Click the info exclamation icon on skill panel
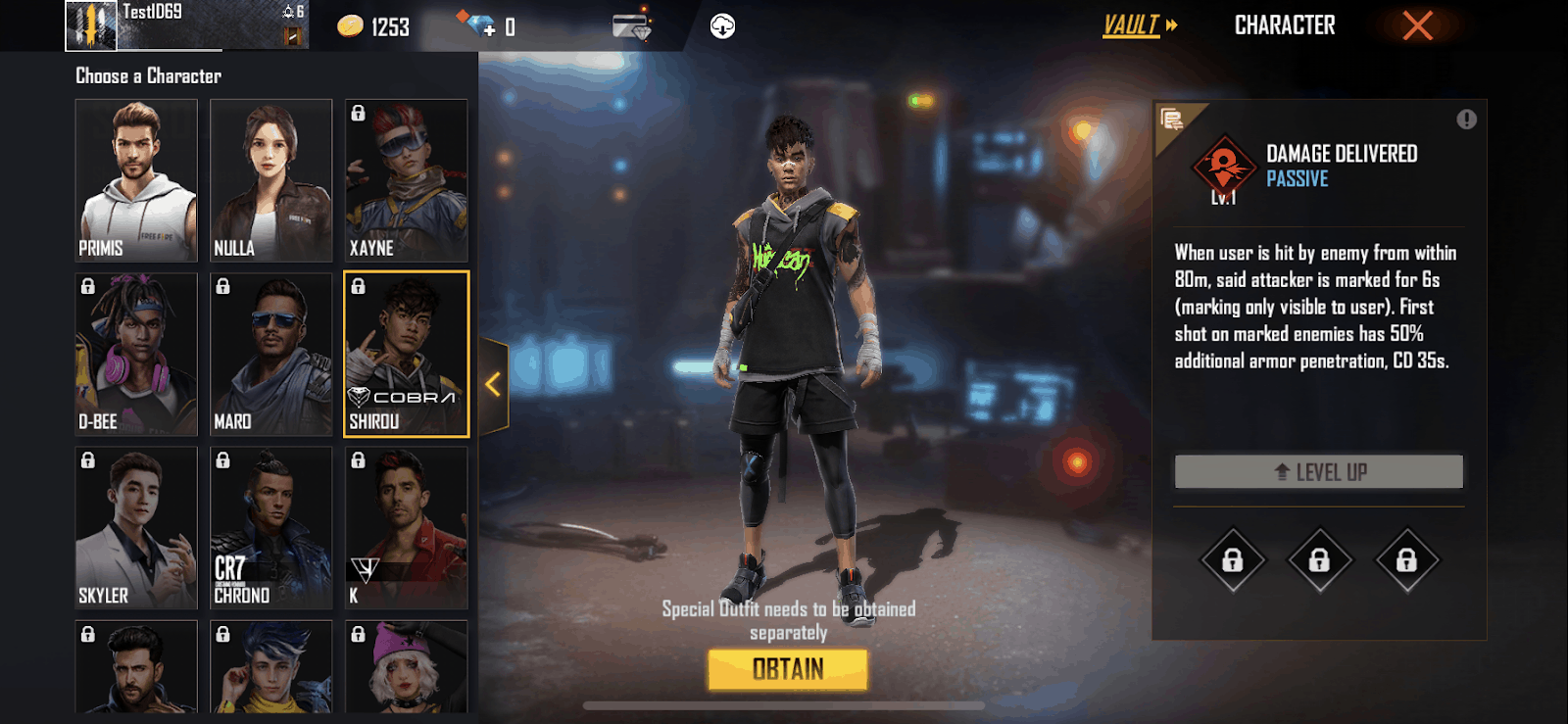Image resolution: width=1568 pixels, height=724 pixels. [1465, 119]
